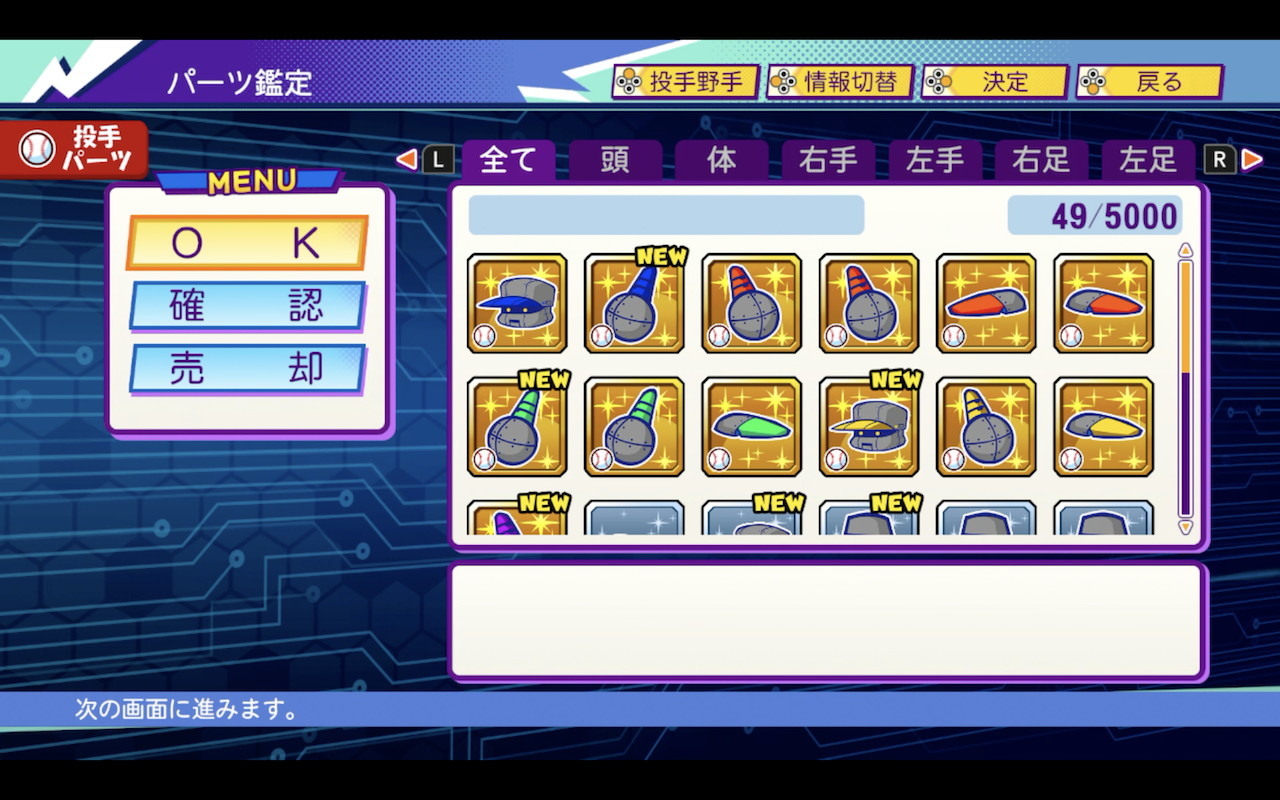
Task: Activate the 売却 sell option
Action: point(246,369)
